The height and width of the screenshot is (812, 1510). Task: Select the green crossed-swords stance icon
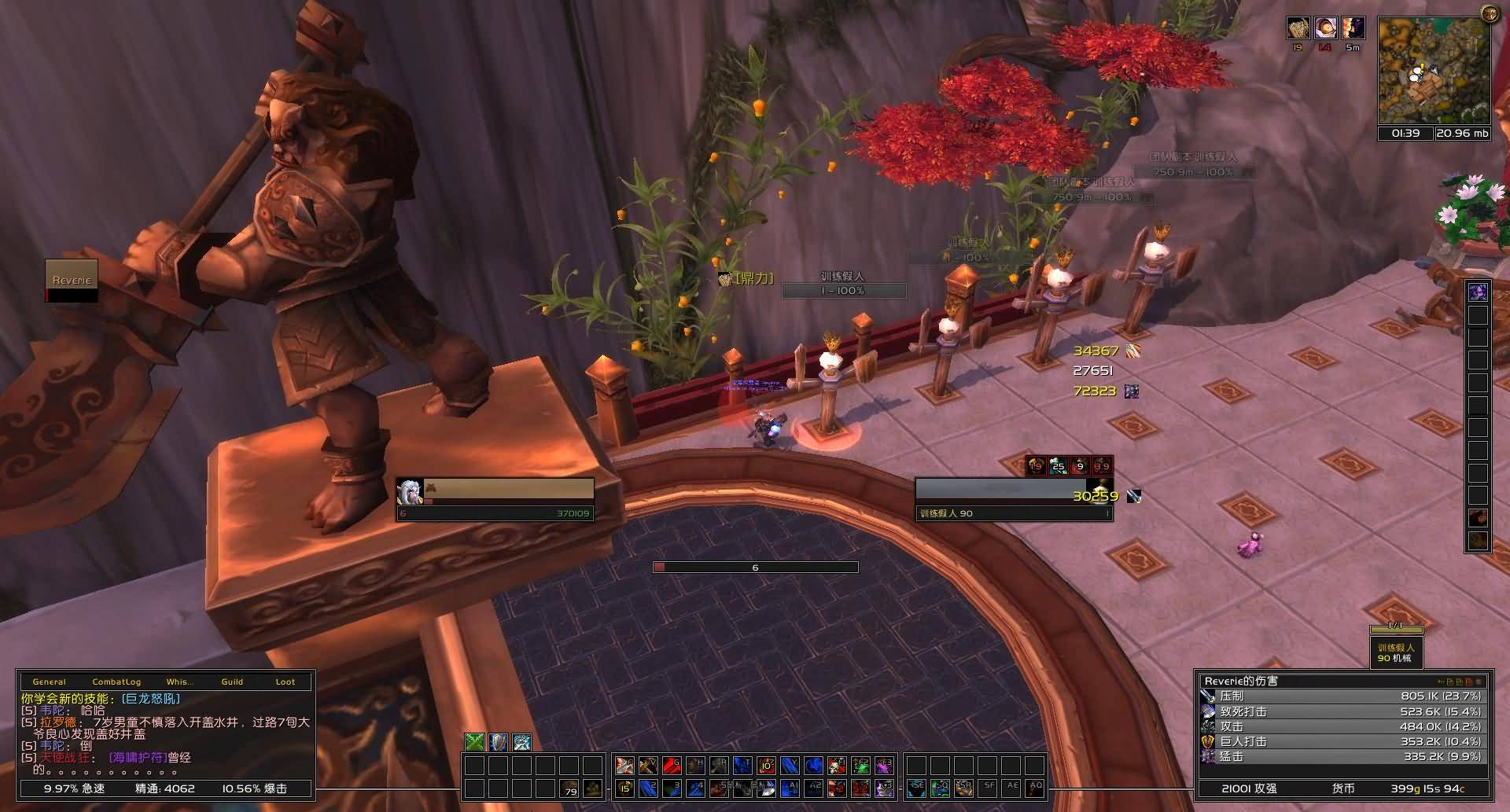(475, 742)
